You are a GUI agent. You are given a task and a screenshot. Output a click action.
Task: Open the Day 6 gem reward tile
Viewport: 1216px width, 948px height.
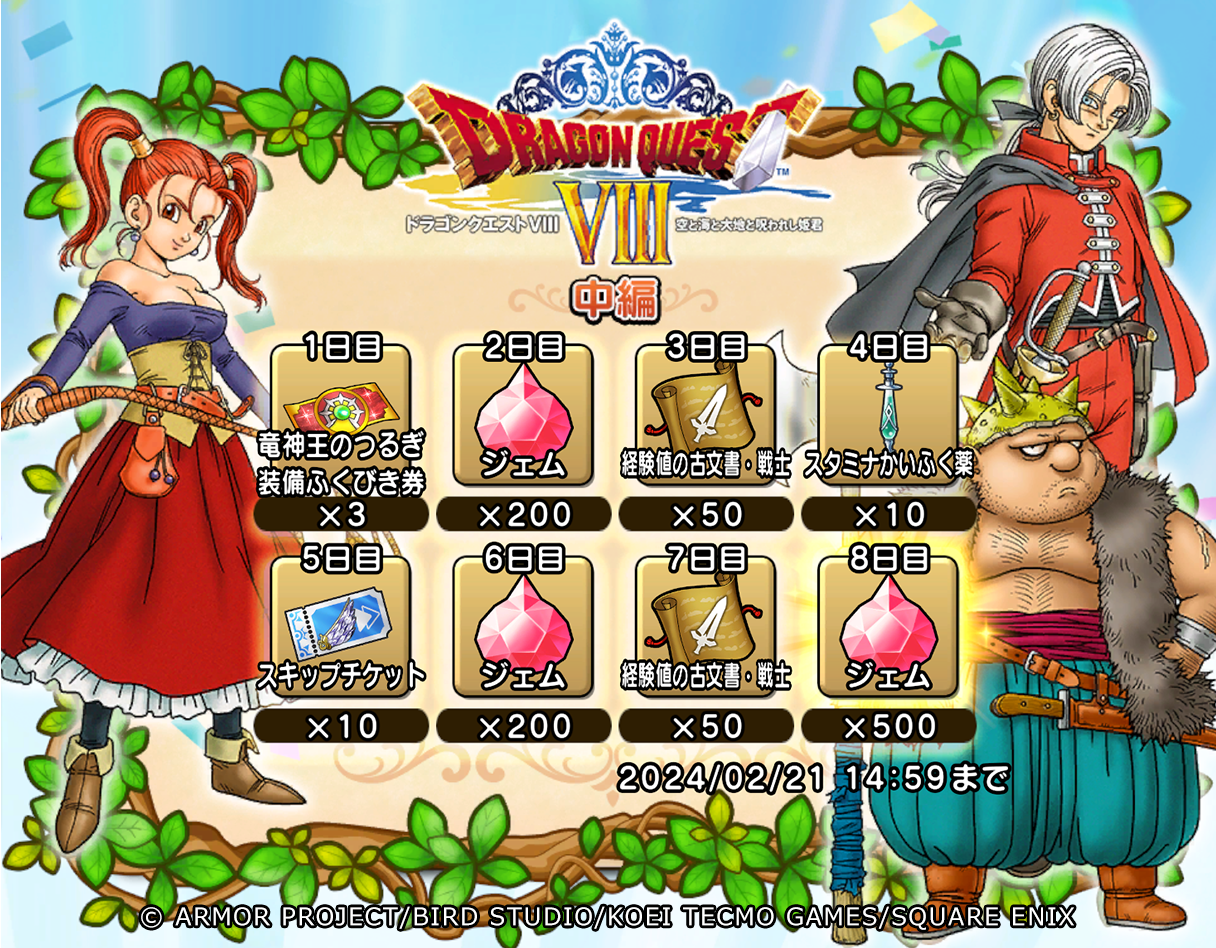pos(523,630)
